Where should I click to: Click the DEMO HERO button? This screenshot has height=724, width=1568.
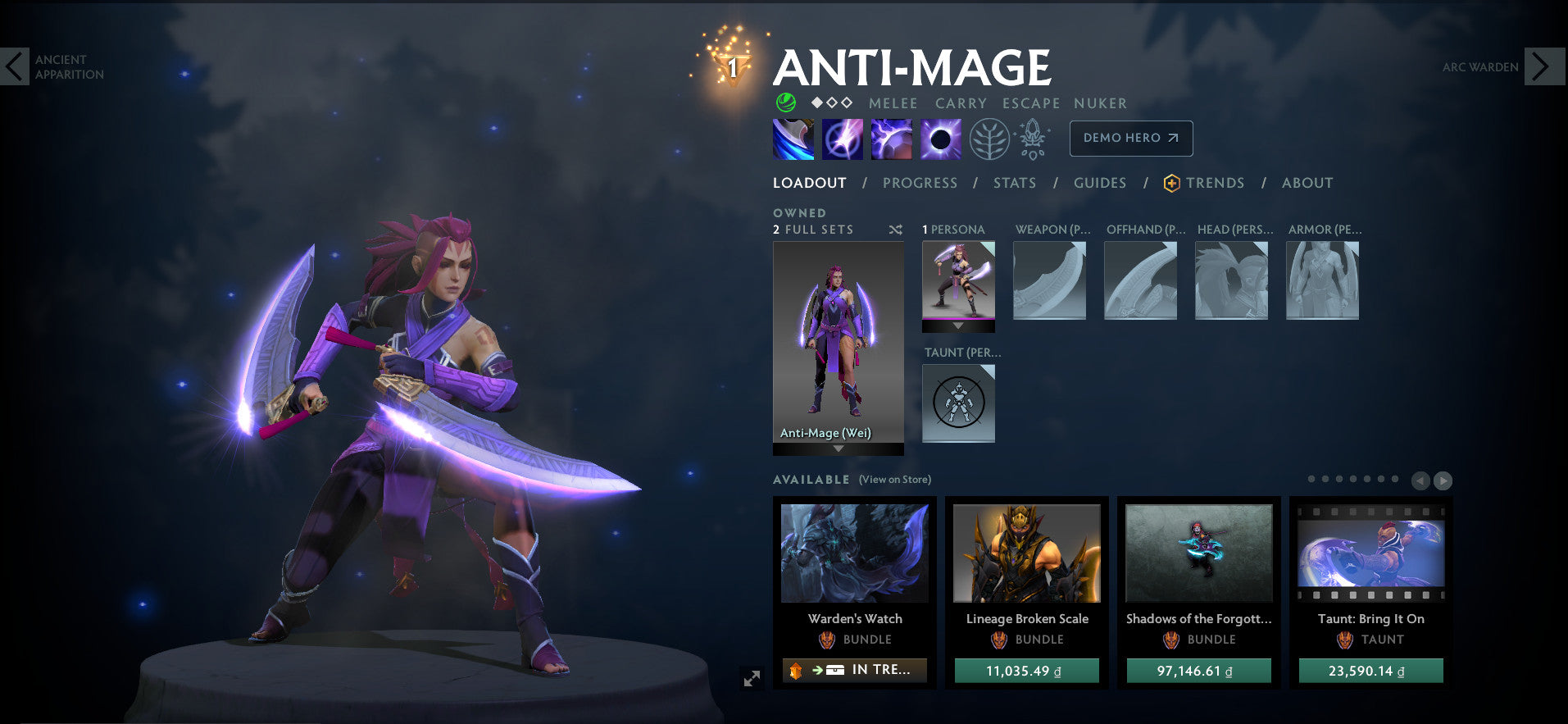point(1130,139)
